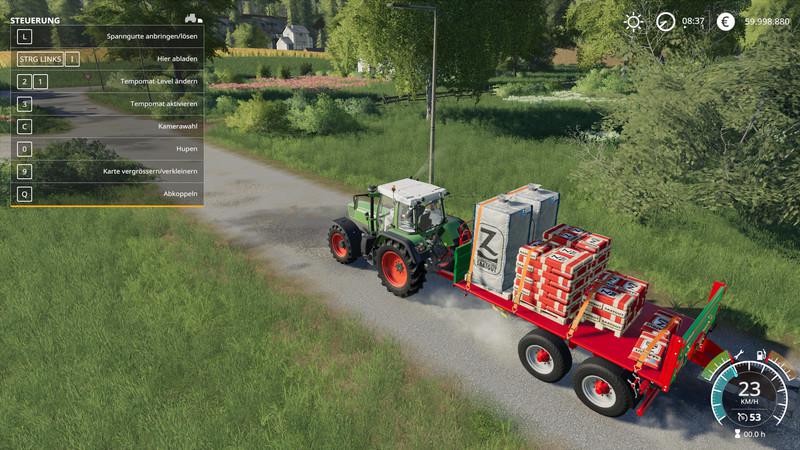Select the game clock icon

coord(665,21)
